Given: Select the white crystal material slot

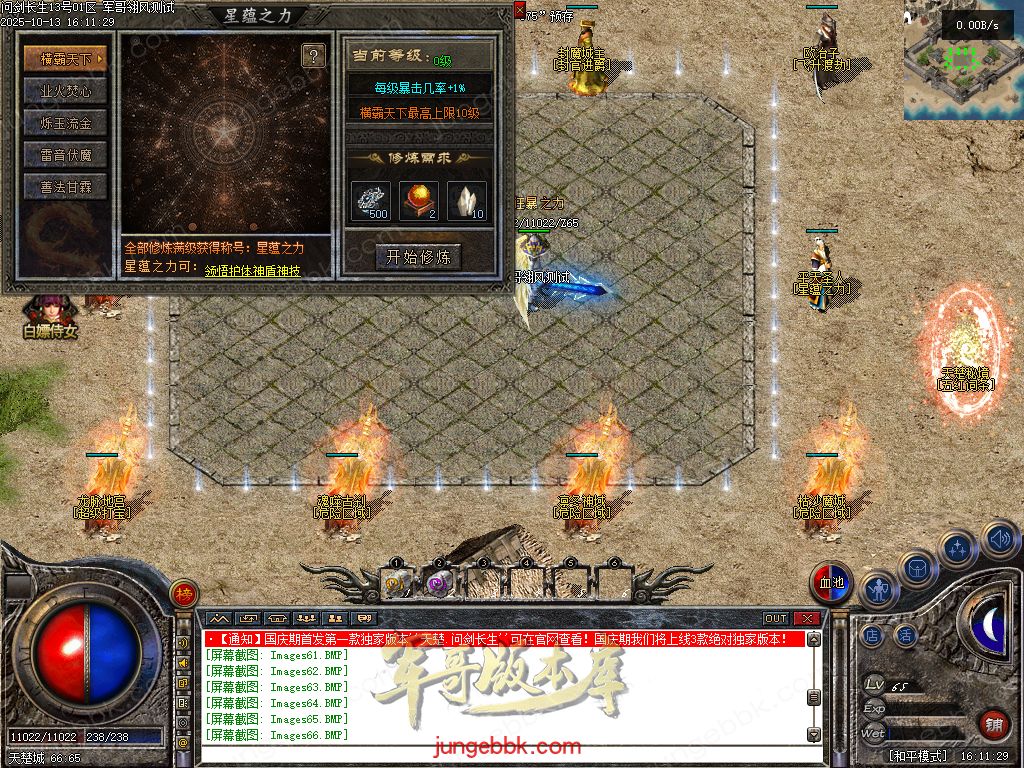Looking at the screenshot, I should 467,200.
